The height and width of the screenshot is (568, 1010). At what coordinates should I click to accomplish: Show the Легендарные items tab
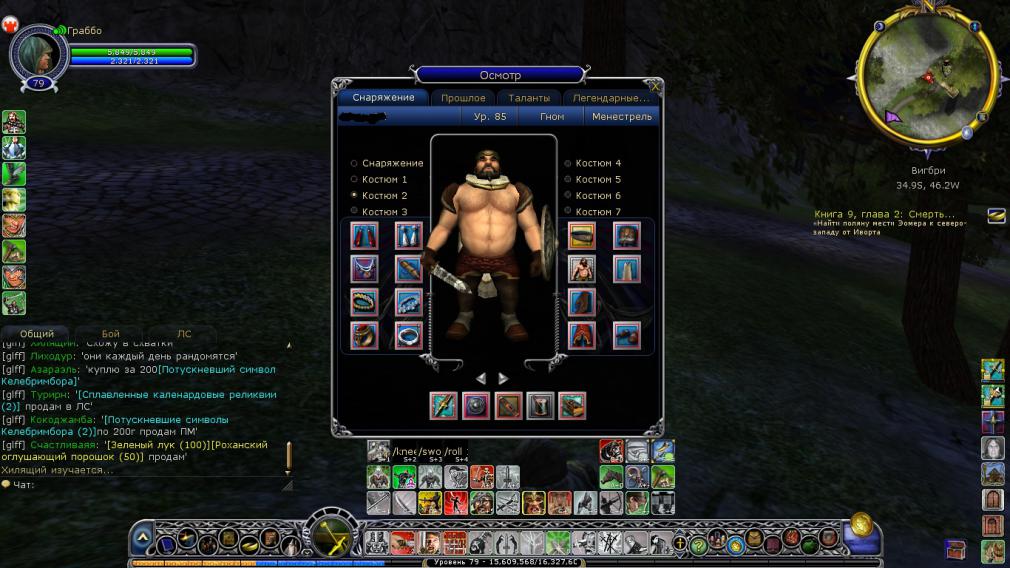click(610, 98)
